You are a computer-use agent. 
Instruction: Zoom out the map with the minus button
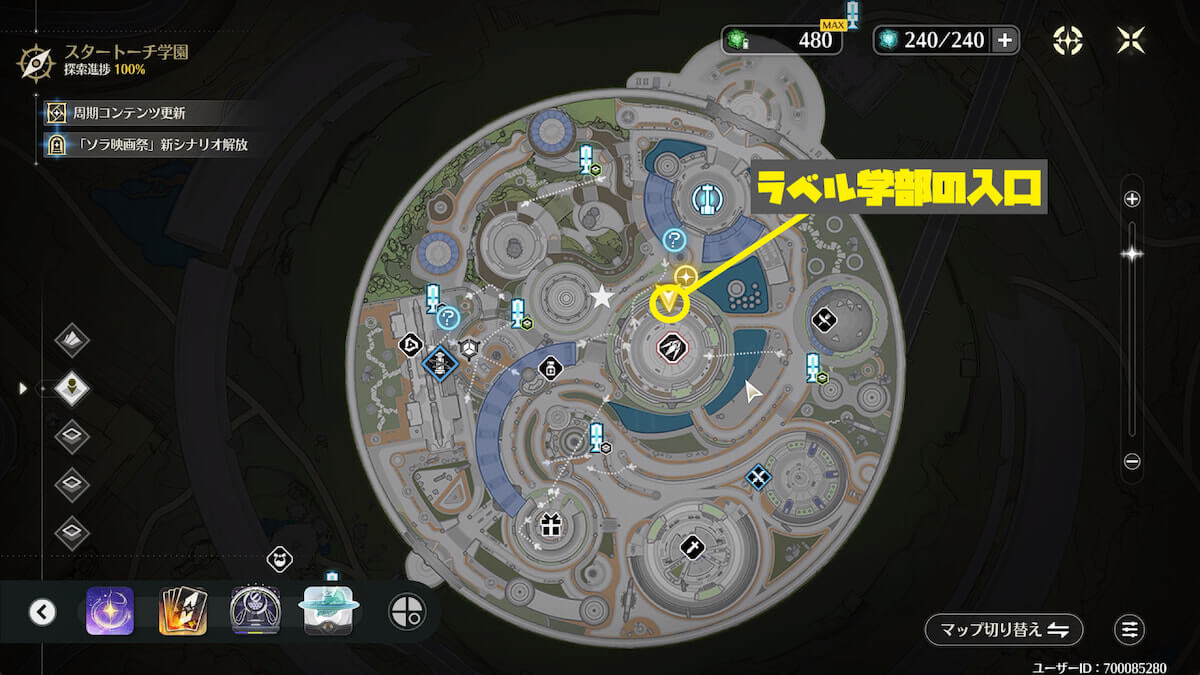tap(1132, 461)
